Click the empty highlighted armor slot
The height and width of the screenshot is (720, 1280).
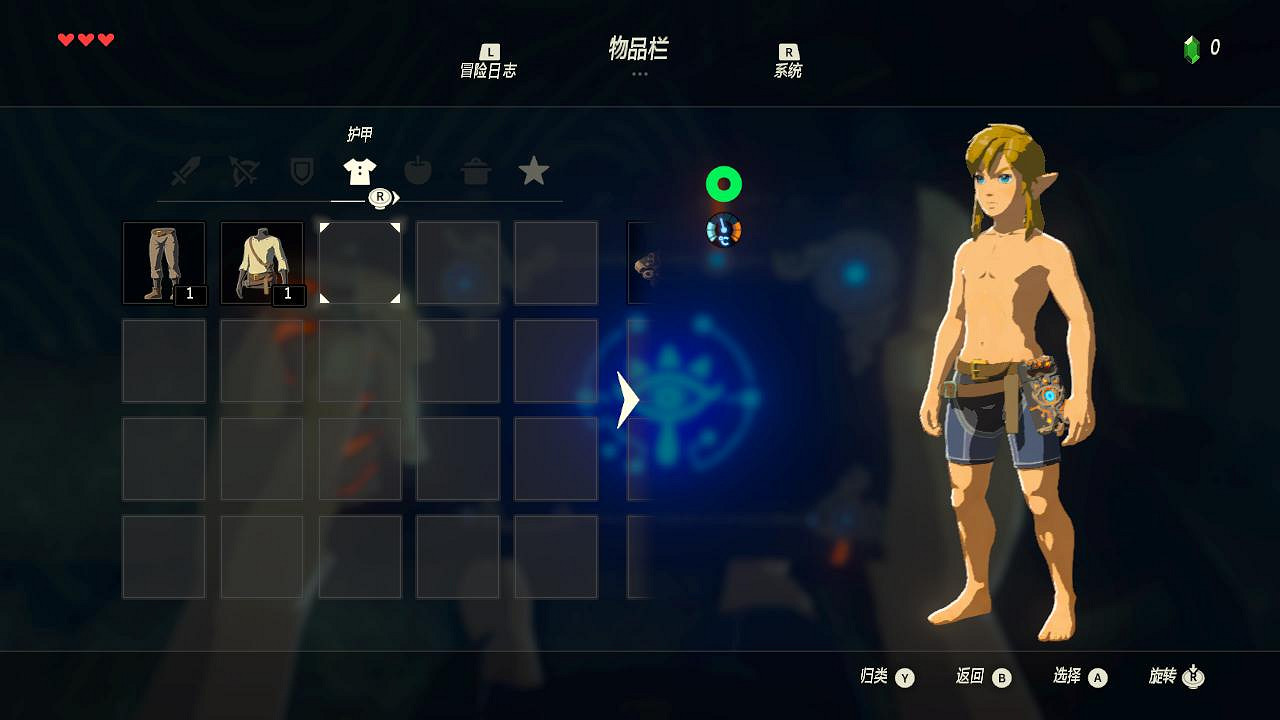click(x=359, y=263)
